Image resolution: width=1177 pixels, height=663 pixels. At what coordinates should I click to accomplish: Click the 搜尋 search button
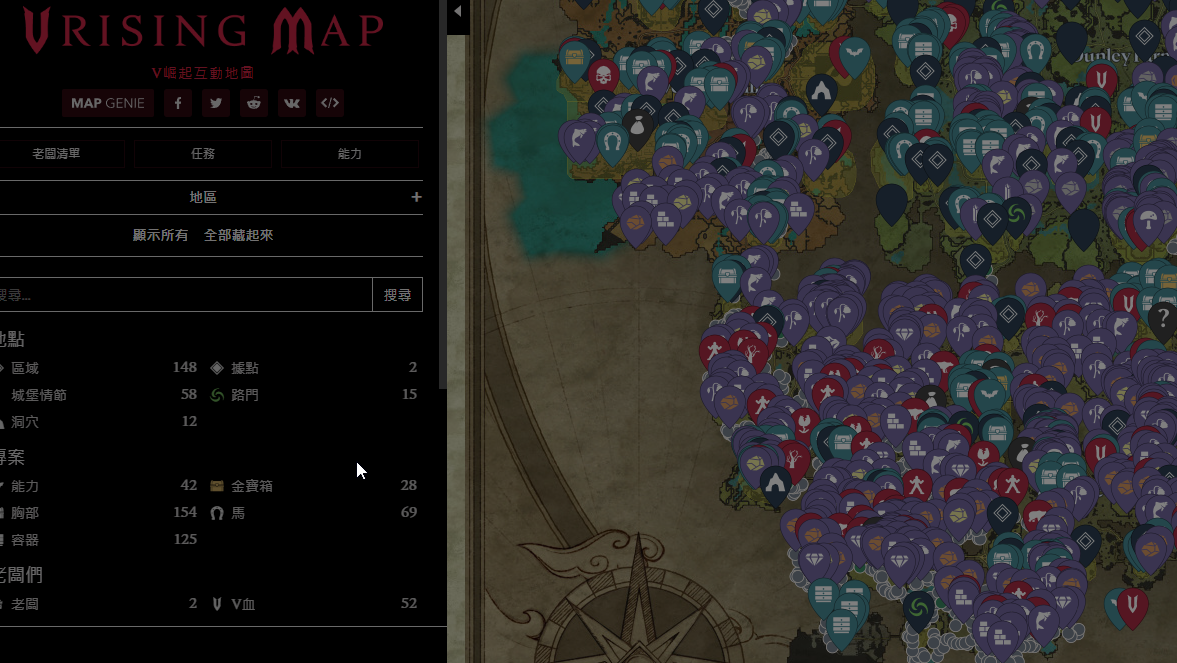click(397, 295)
